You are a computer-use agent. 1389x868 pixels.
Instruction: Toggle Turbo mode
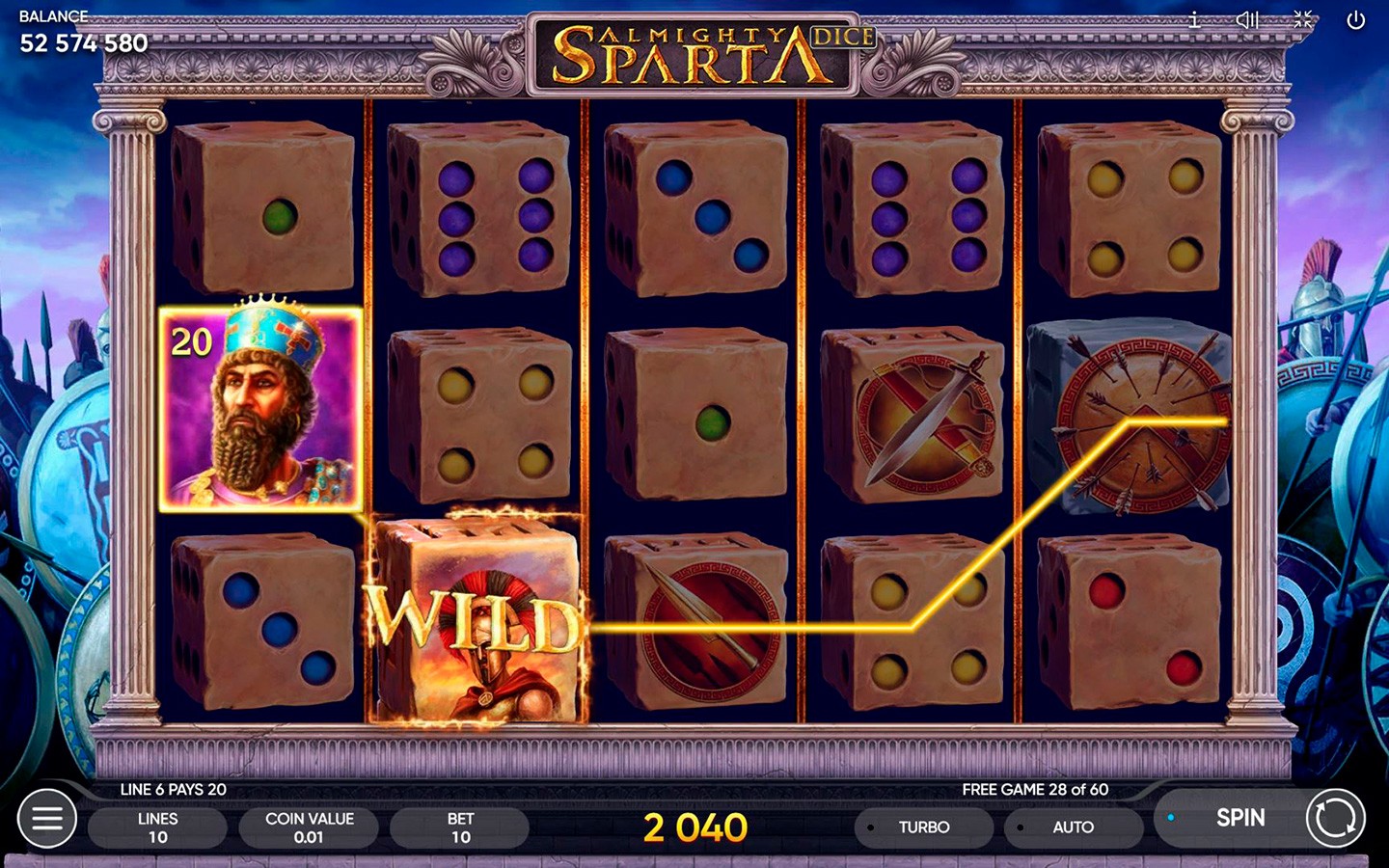coord(923,827)
